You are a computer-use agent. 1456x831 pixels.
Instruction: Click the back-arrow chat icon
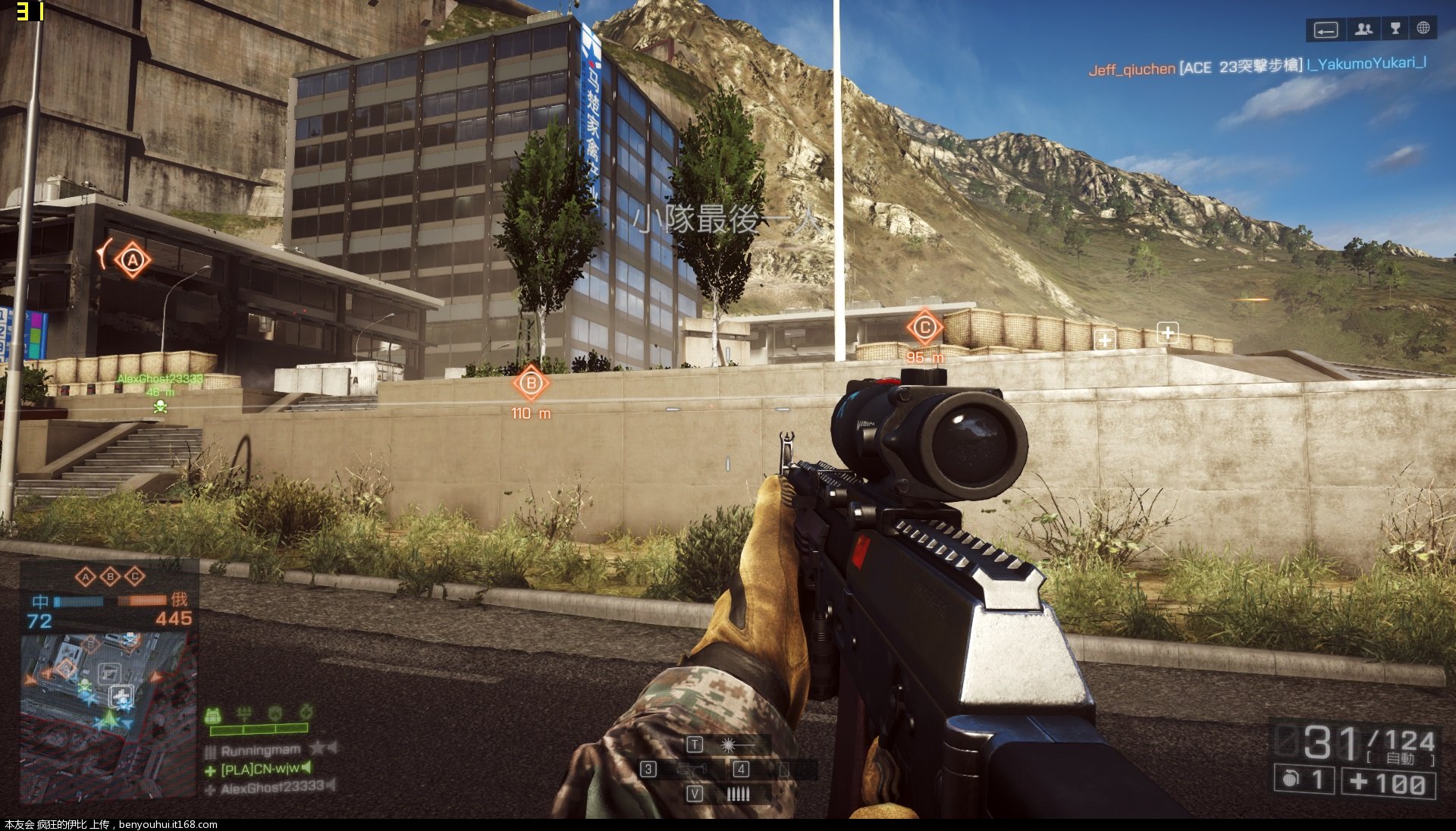[x=1326, y=30]
